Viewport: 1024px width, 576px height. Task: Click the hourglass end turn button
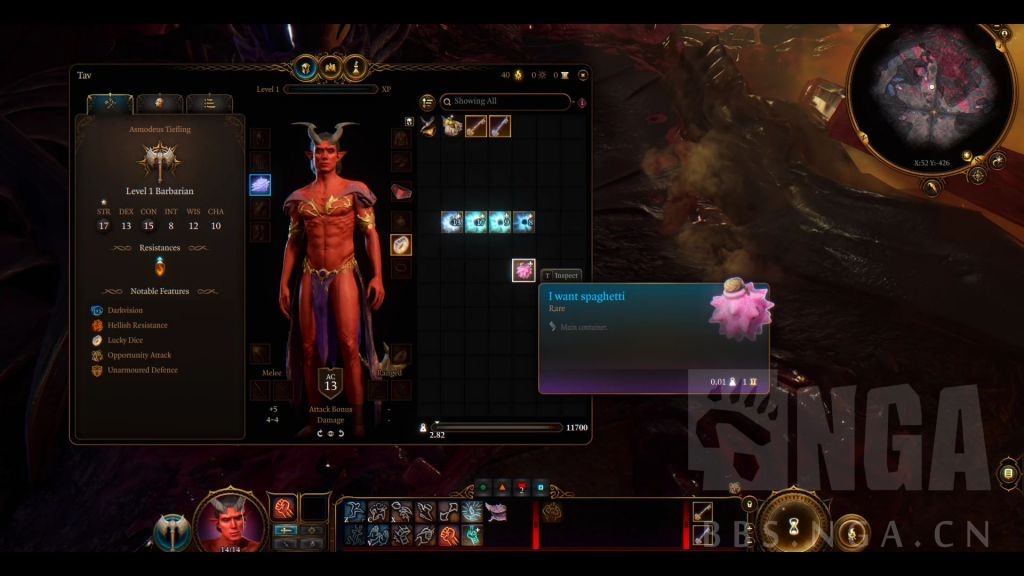point(794,522)
